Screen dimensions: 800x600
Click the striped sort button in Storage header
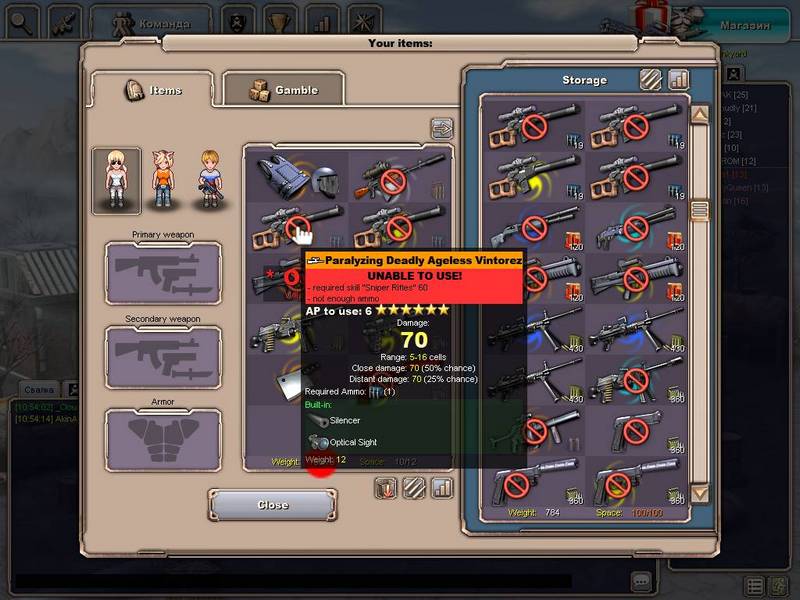pyautogui.click(x=651, y=79)
